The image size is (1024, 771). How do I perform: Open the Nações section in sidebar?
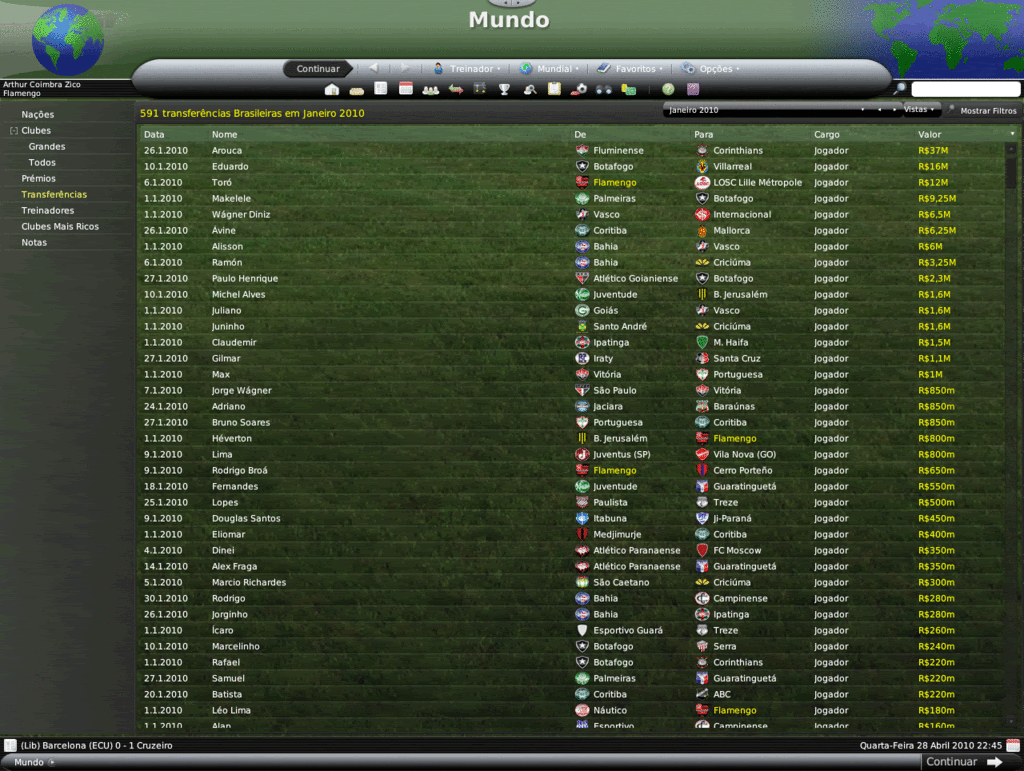tap(38, 115)
